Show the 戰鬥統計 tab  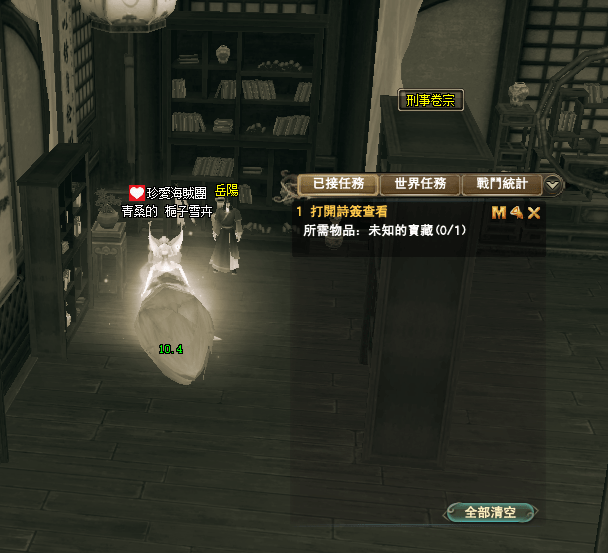pyautogui.click(x=502, y=184)
